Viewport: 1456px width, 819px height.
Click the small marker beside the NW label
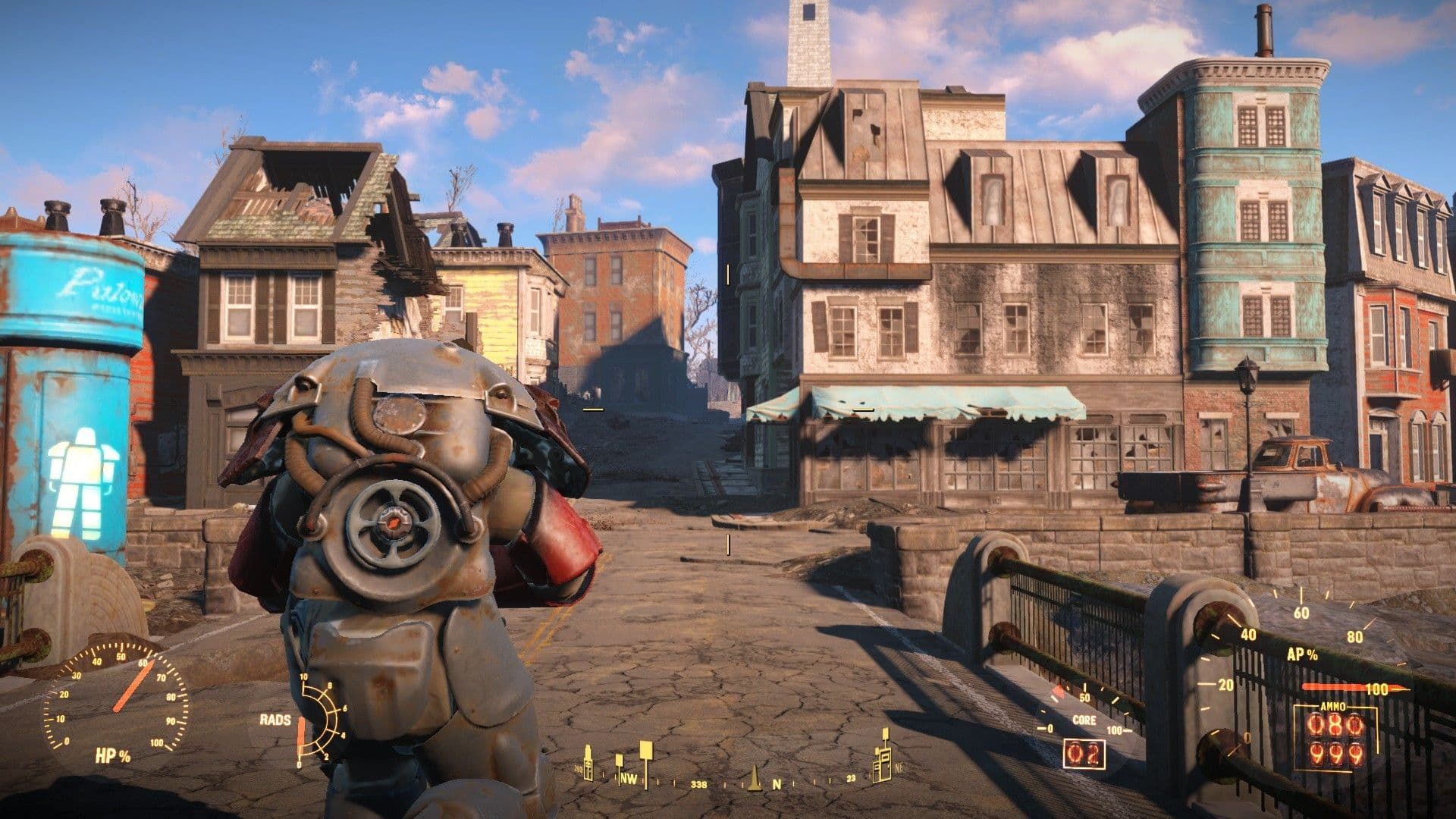[619, 761]
